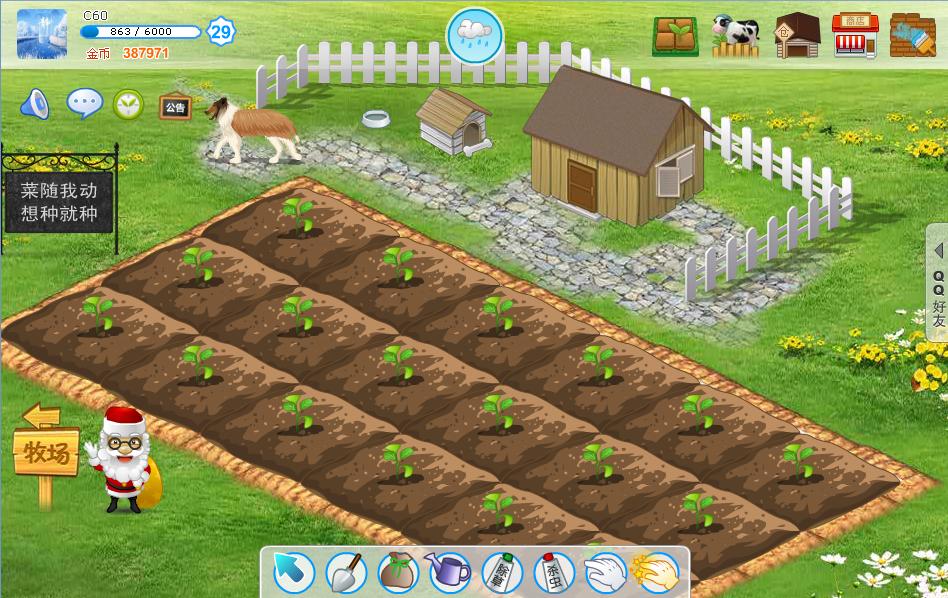
Task: Open the cow pasture icon
Action: pyautogui.click(x=736, y=36)
